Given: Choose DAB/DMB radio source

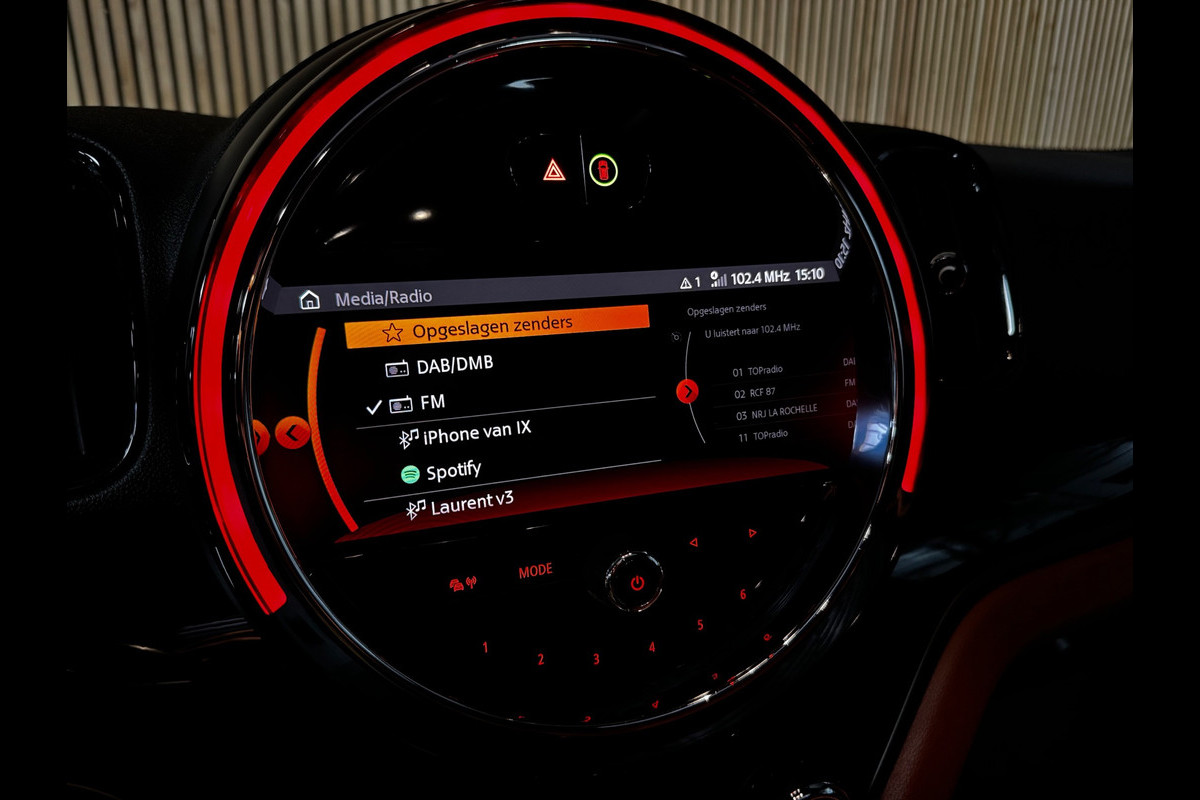Looking at the screenshot, I should pos(455,366).
